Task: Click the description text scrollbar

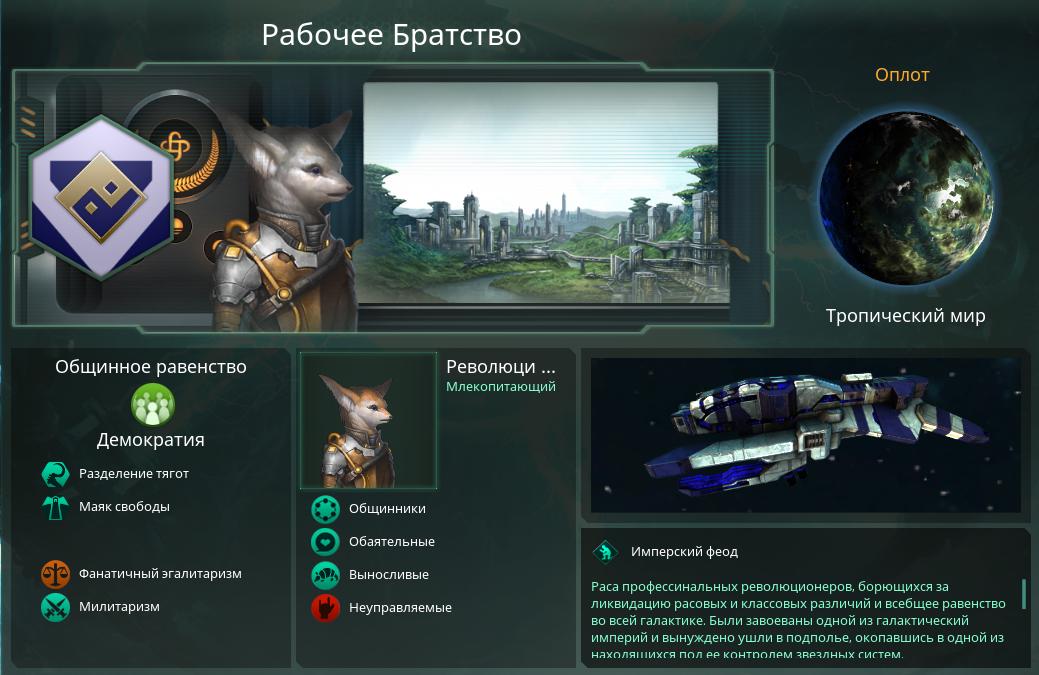Action: click(1024, 593)
